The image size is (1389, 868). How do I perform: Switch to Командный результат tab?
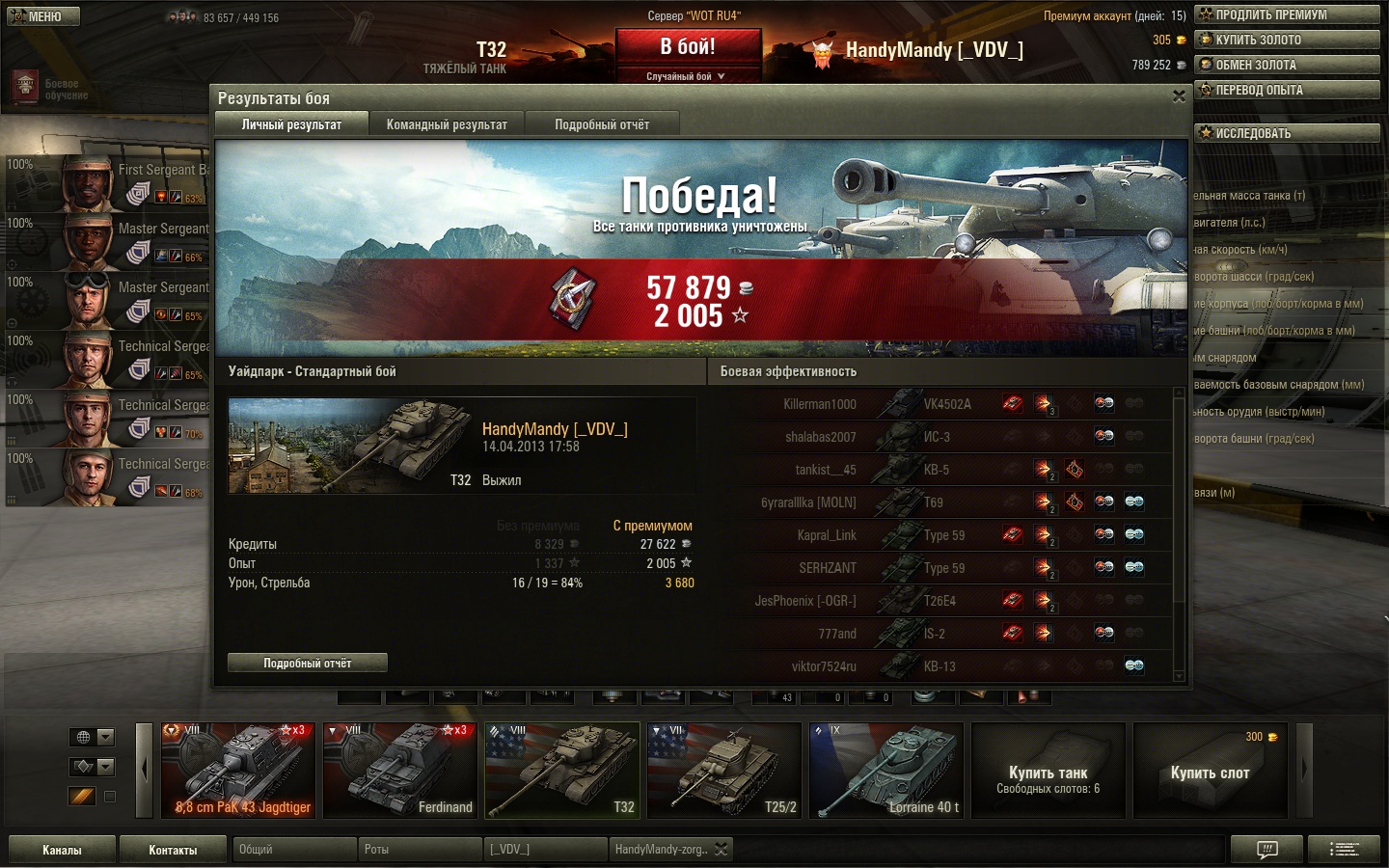tap(447, 124)
